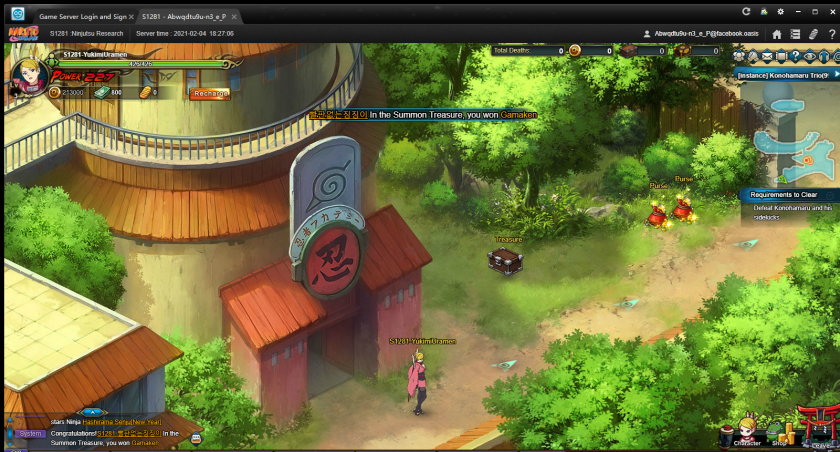The image size is (840, 452).
Task: Open the mail envelope icon
Action: [x=767, y=57]
